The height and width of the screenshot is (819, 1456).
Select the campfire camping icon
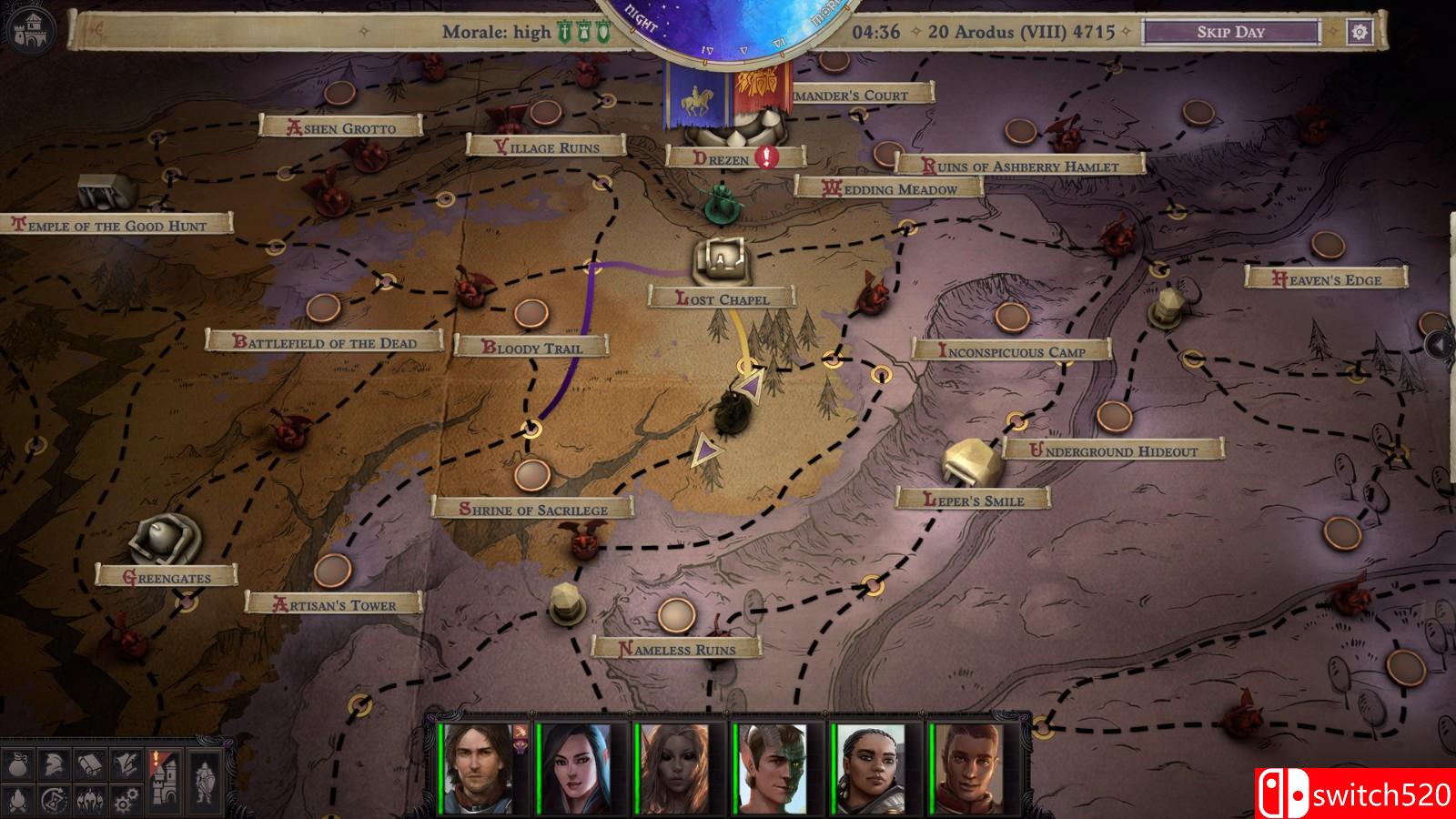[x=16, y=800]
